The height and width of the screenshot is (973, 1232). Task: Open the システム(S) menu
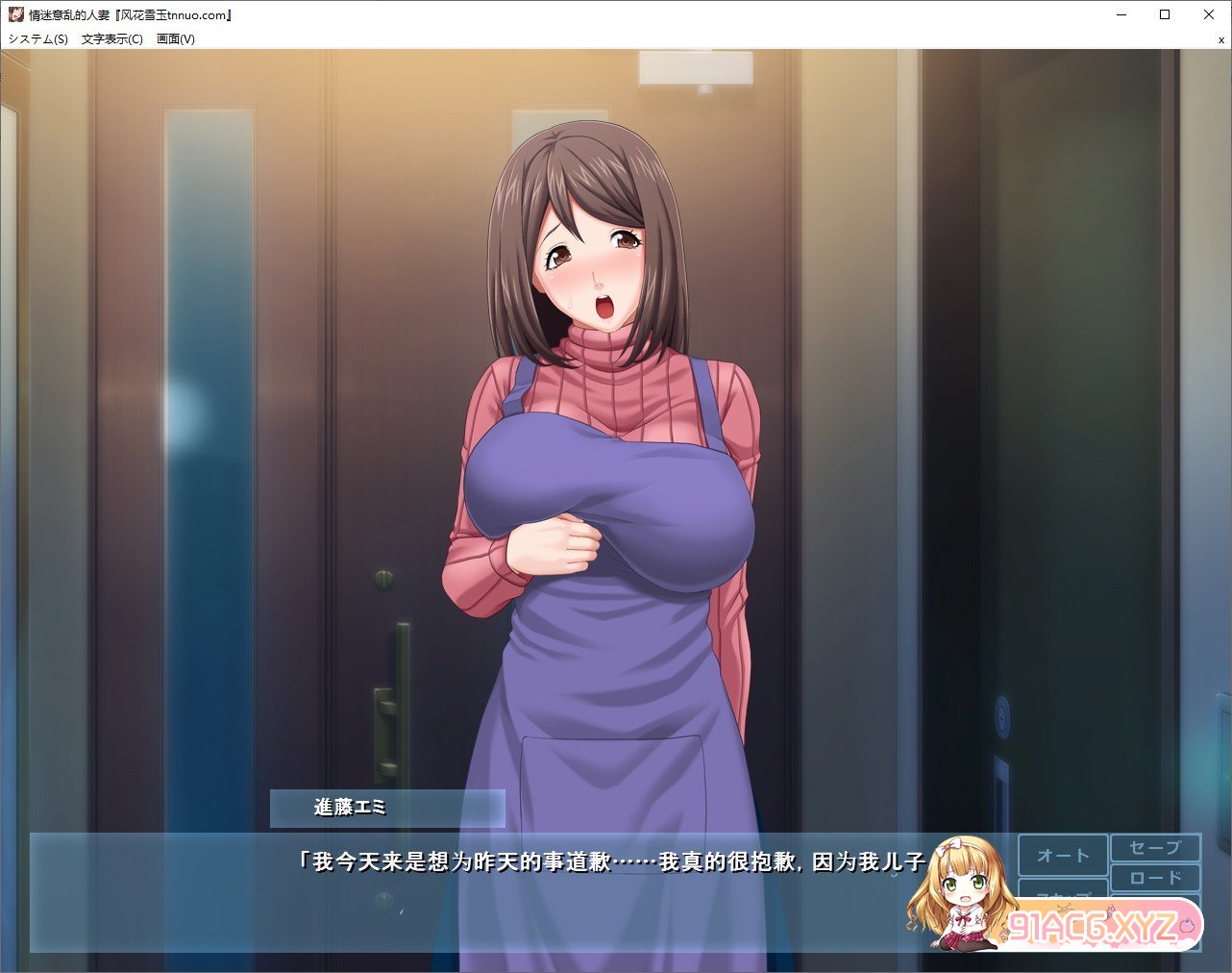(x=38, y=39)
